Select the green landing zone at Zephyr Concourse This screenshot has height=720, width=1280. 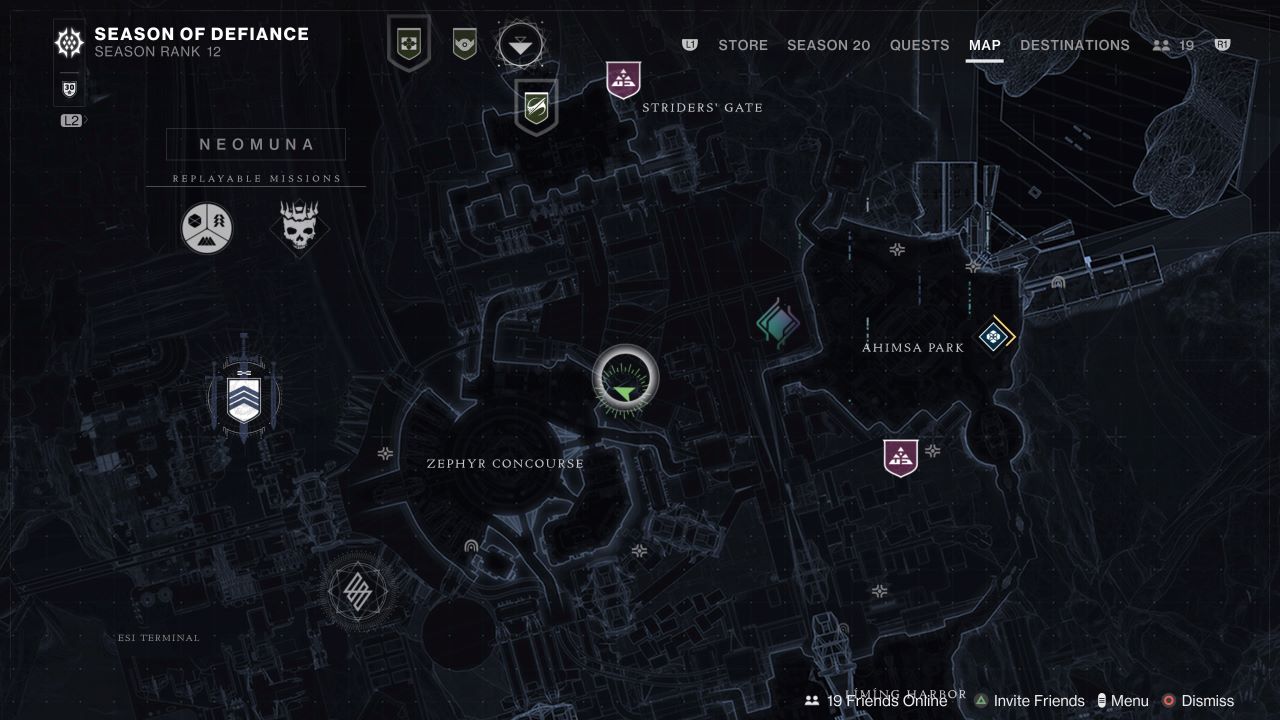click(625, 378)
